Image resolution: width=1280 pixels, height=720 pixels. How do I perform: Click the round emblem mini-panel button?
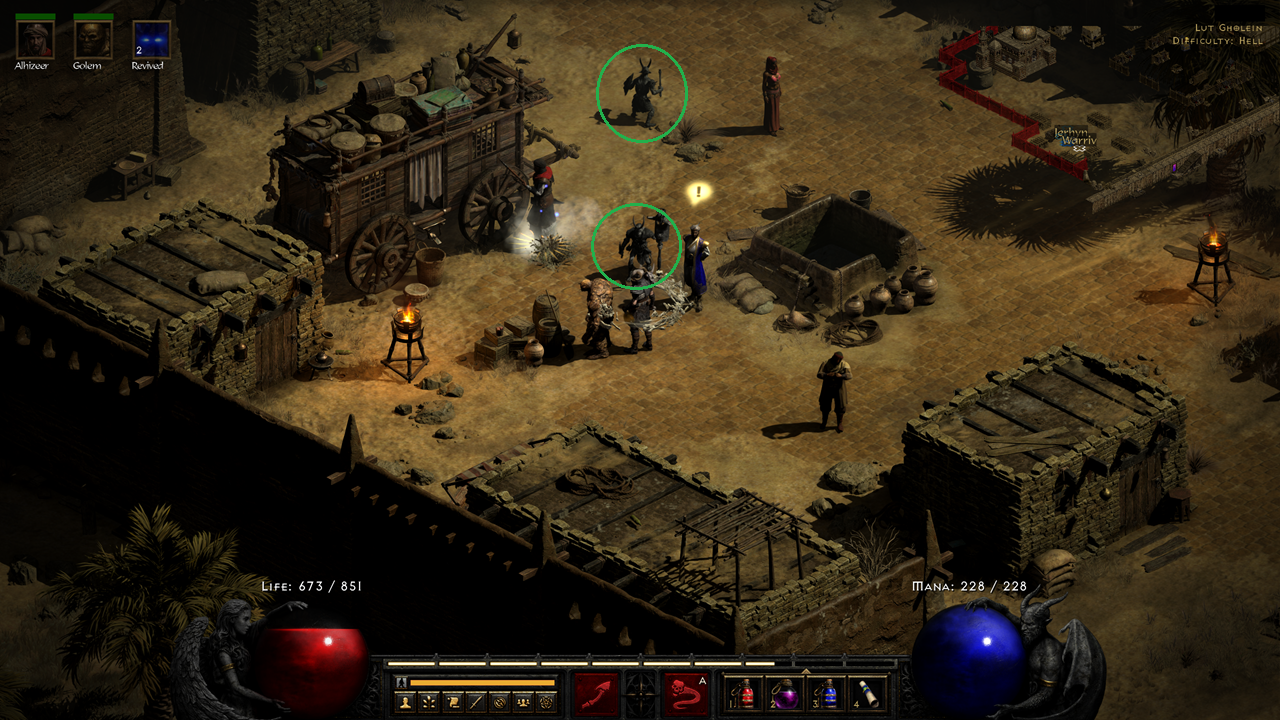pos(499,702)
